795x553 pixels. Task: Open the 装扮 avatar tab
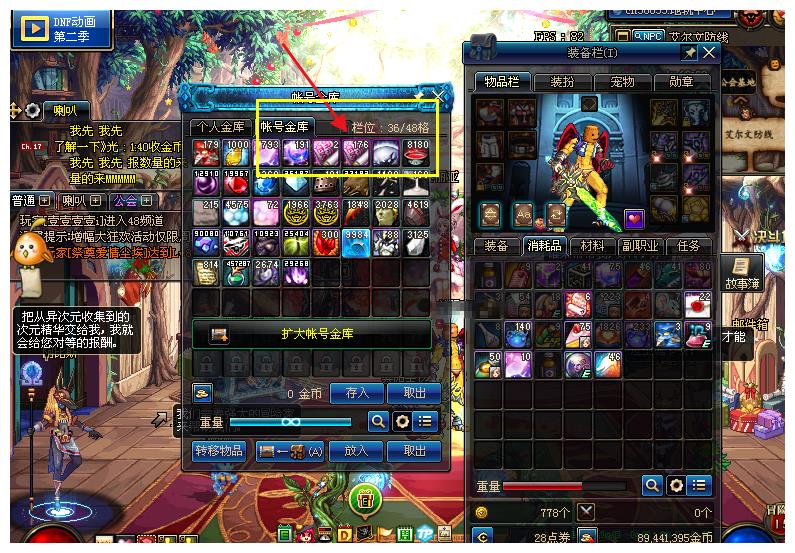563,82
